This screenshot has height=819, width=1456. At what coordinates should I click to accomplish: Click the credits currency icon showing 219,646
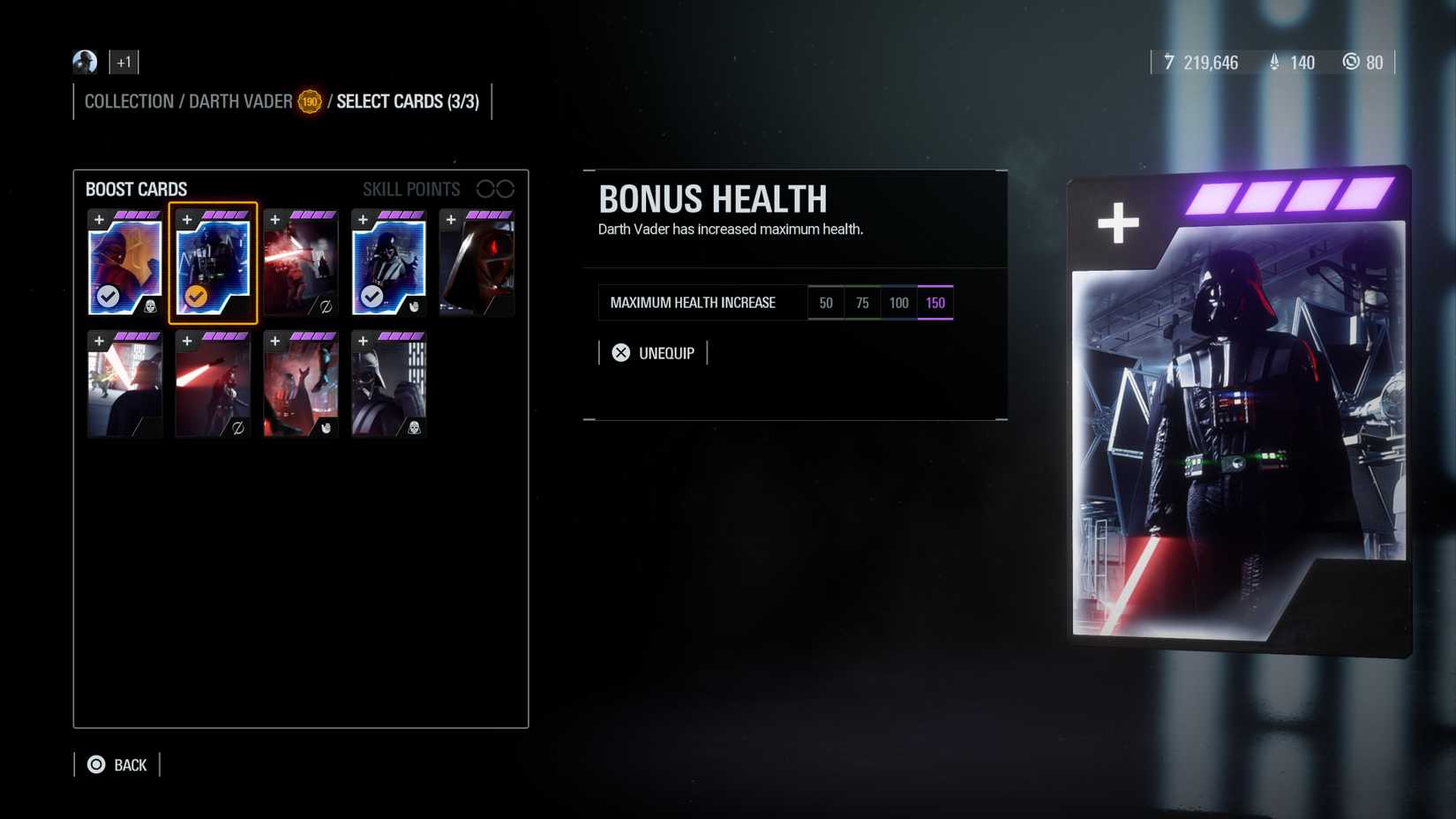point(1169,63)
